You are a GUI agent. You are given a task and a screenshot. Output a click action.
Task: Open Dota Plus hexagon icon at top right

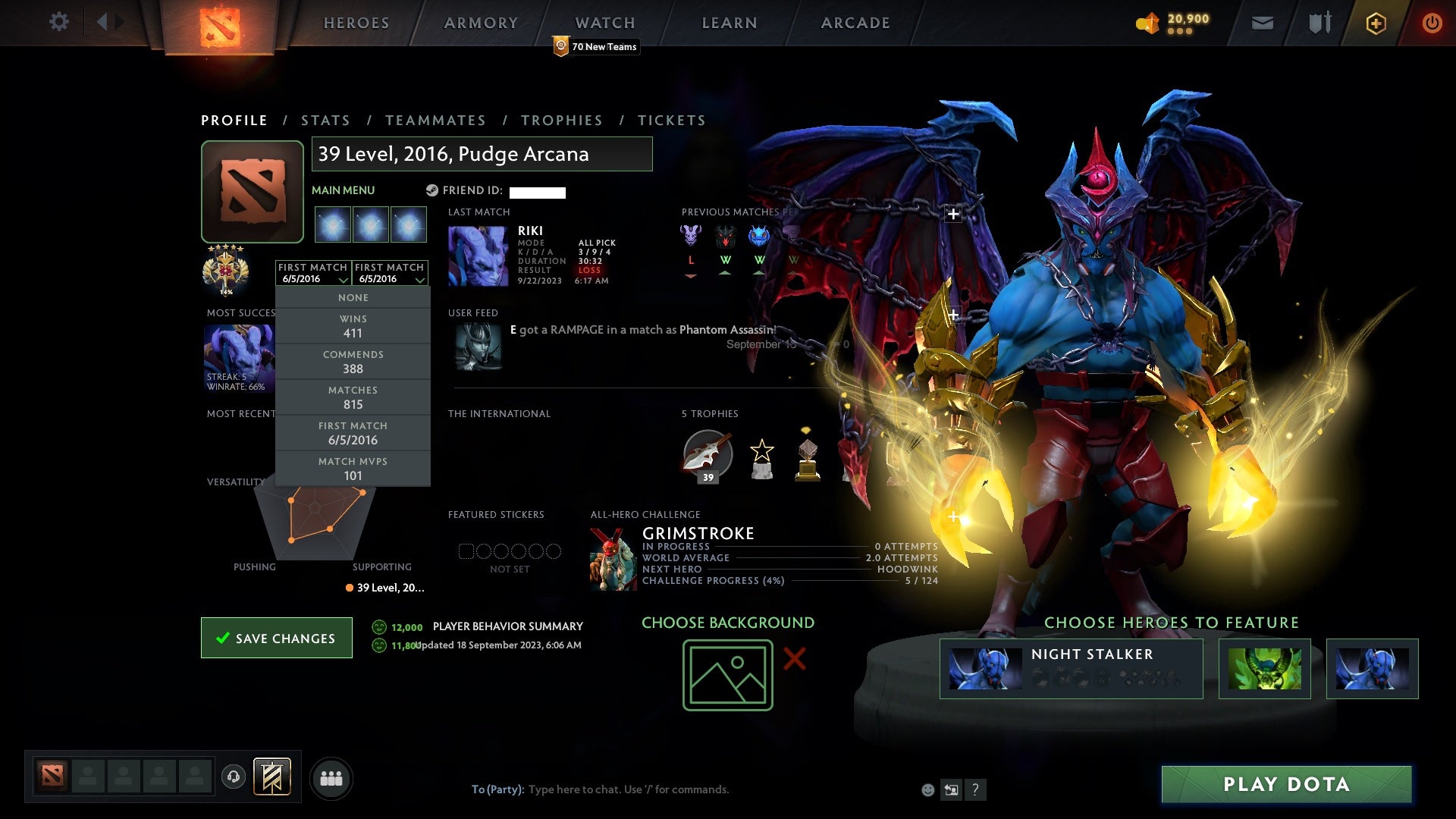tap(1375, 23)
